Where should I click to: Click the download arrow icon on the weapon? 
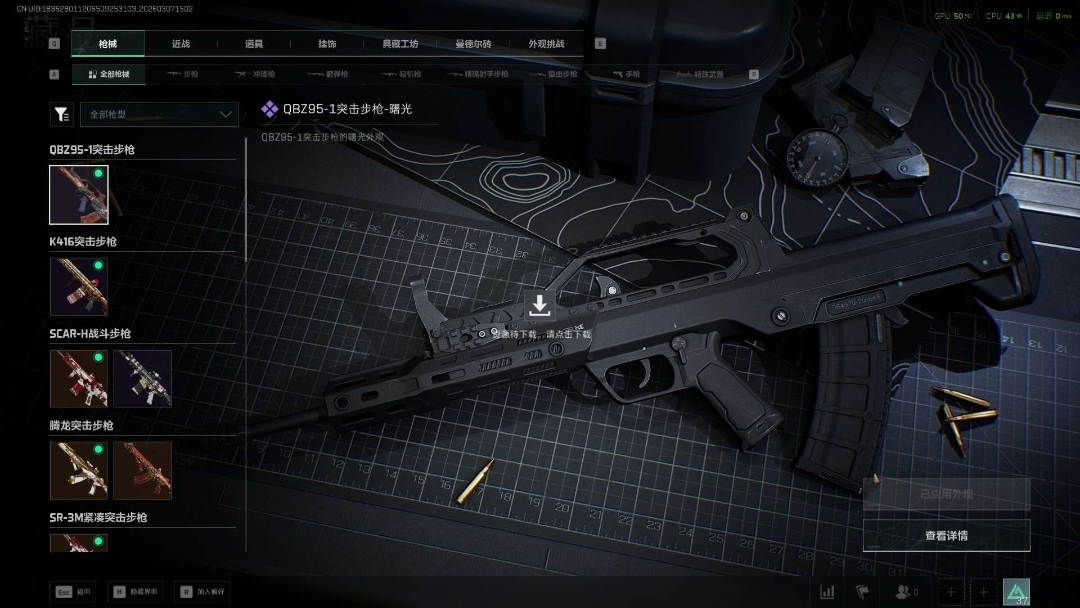pyautogui.click(x=539, y=305)
